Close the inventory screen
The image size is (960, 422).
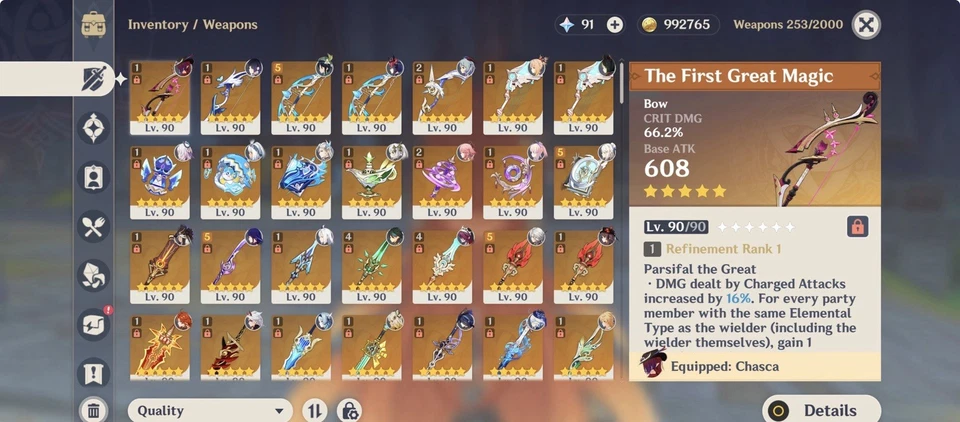coord(868,25)
